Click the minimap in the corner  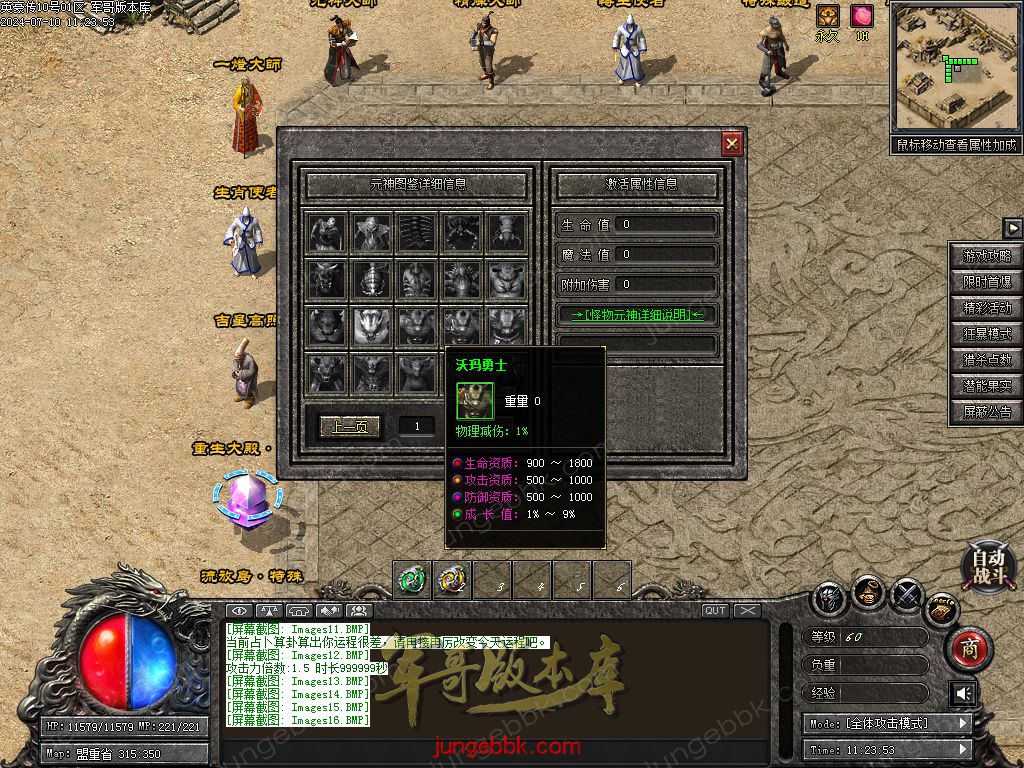coord(956,68)
